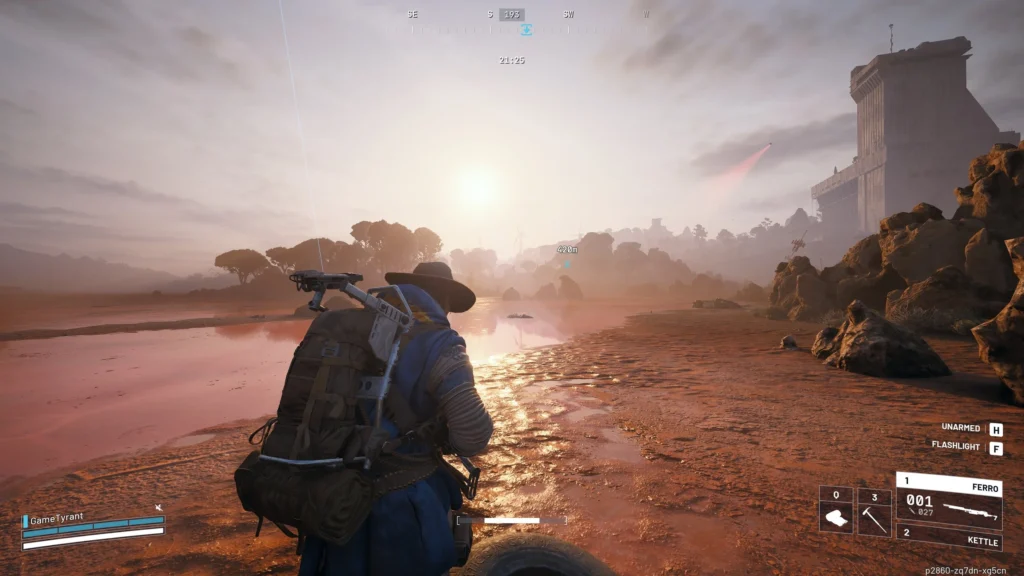Select the Unarmed option
Screen dimensions: 1024x576
click(x=996, y=428)
